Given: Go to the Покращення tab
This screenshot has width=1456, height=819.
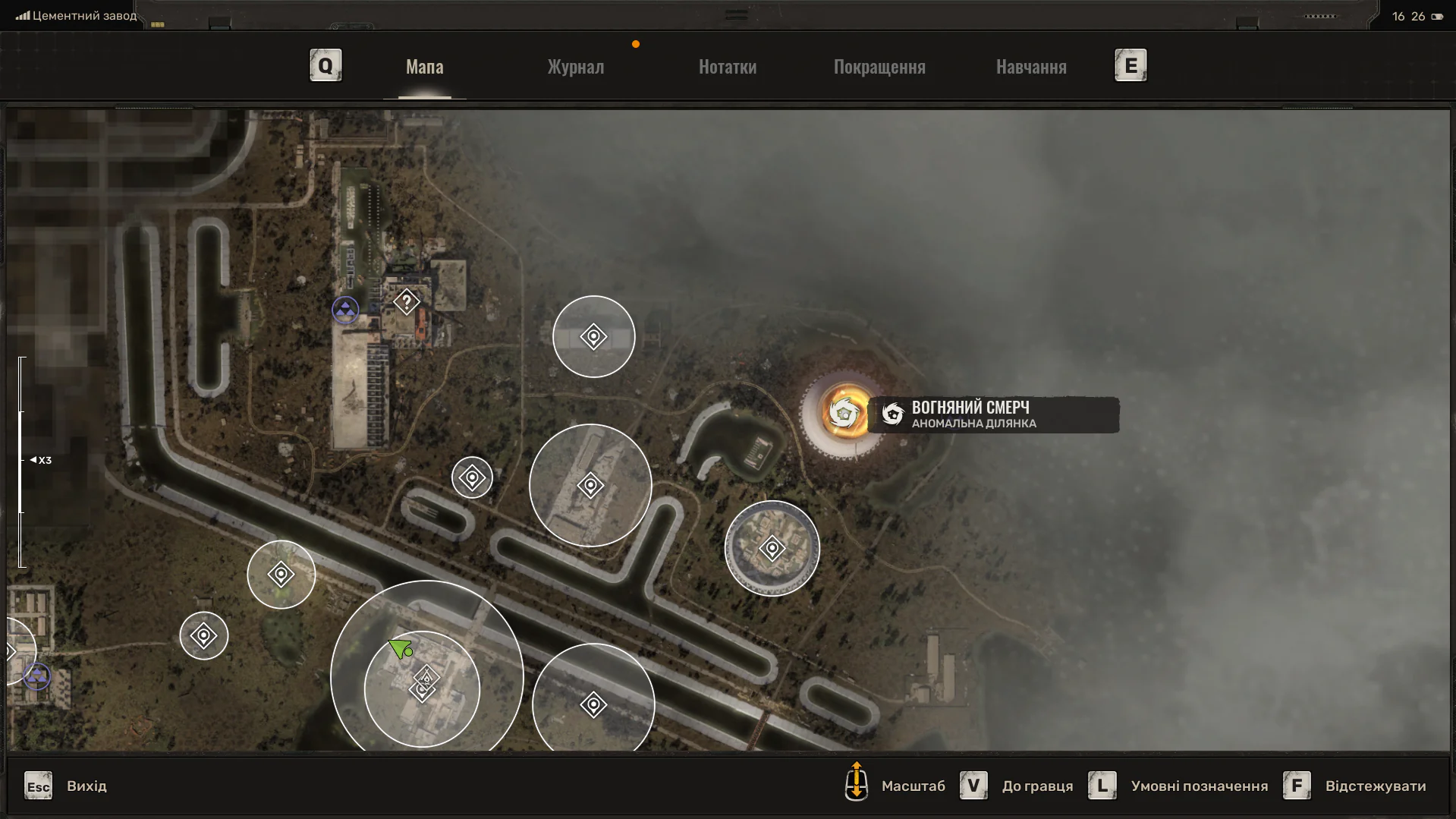Looking at the screenshot, I should [879, 67].
